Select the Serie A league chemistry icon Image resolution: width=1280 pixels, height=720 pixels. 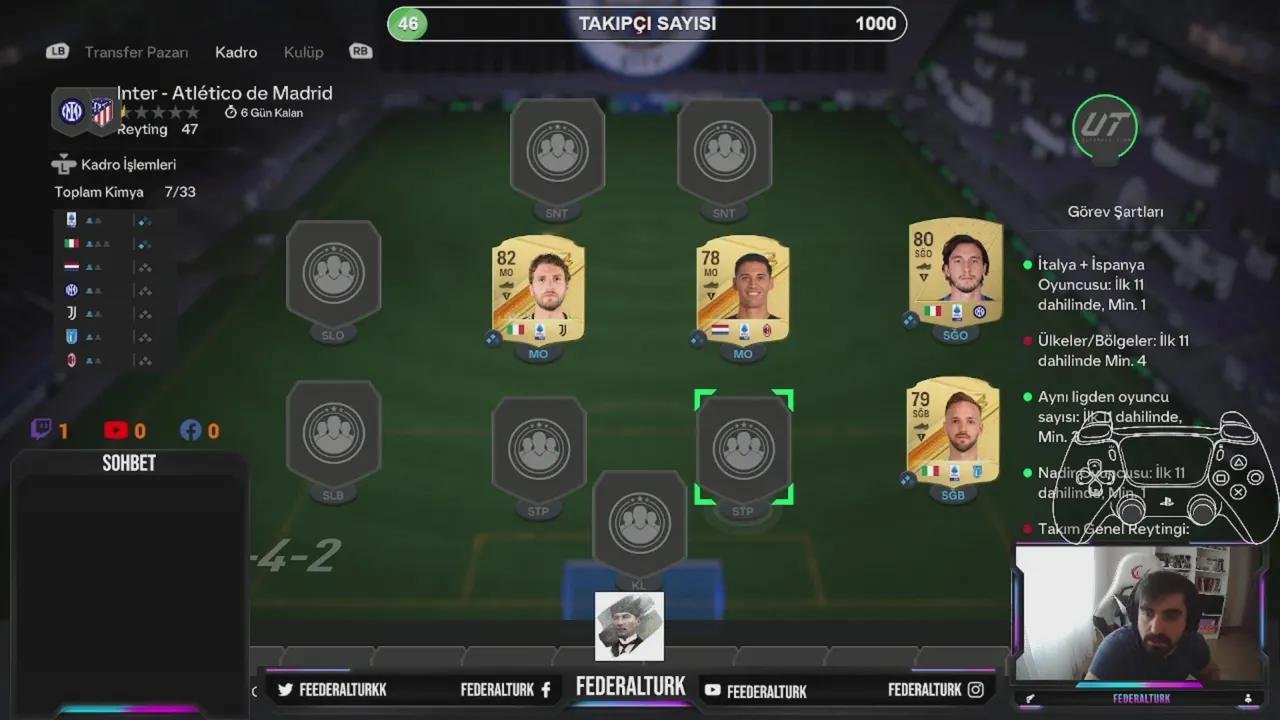point(72,220)
